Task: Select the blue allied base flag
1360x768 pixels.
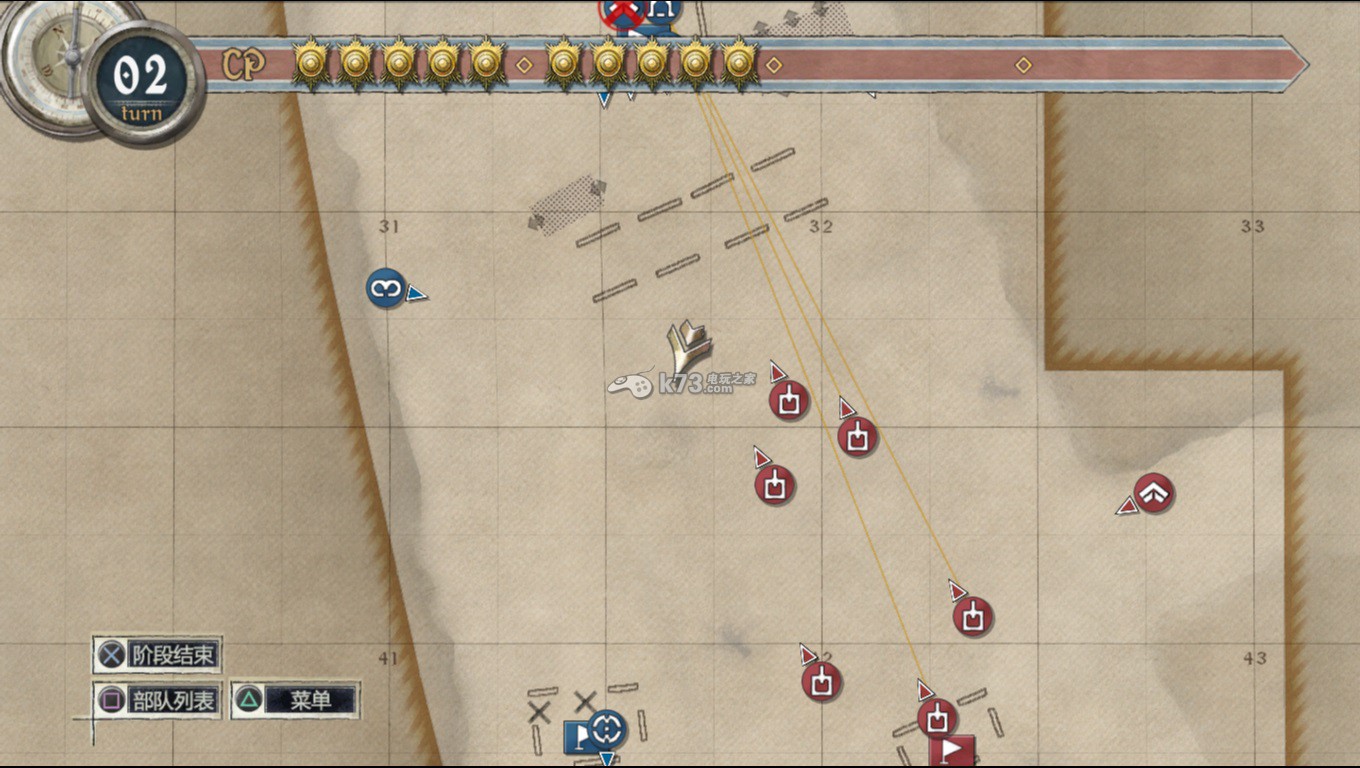Action: pos(578,739)
